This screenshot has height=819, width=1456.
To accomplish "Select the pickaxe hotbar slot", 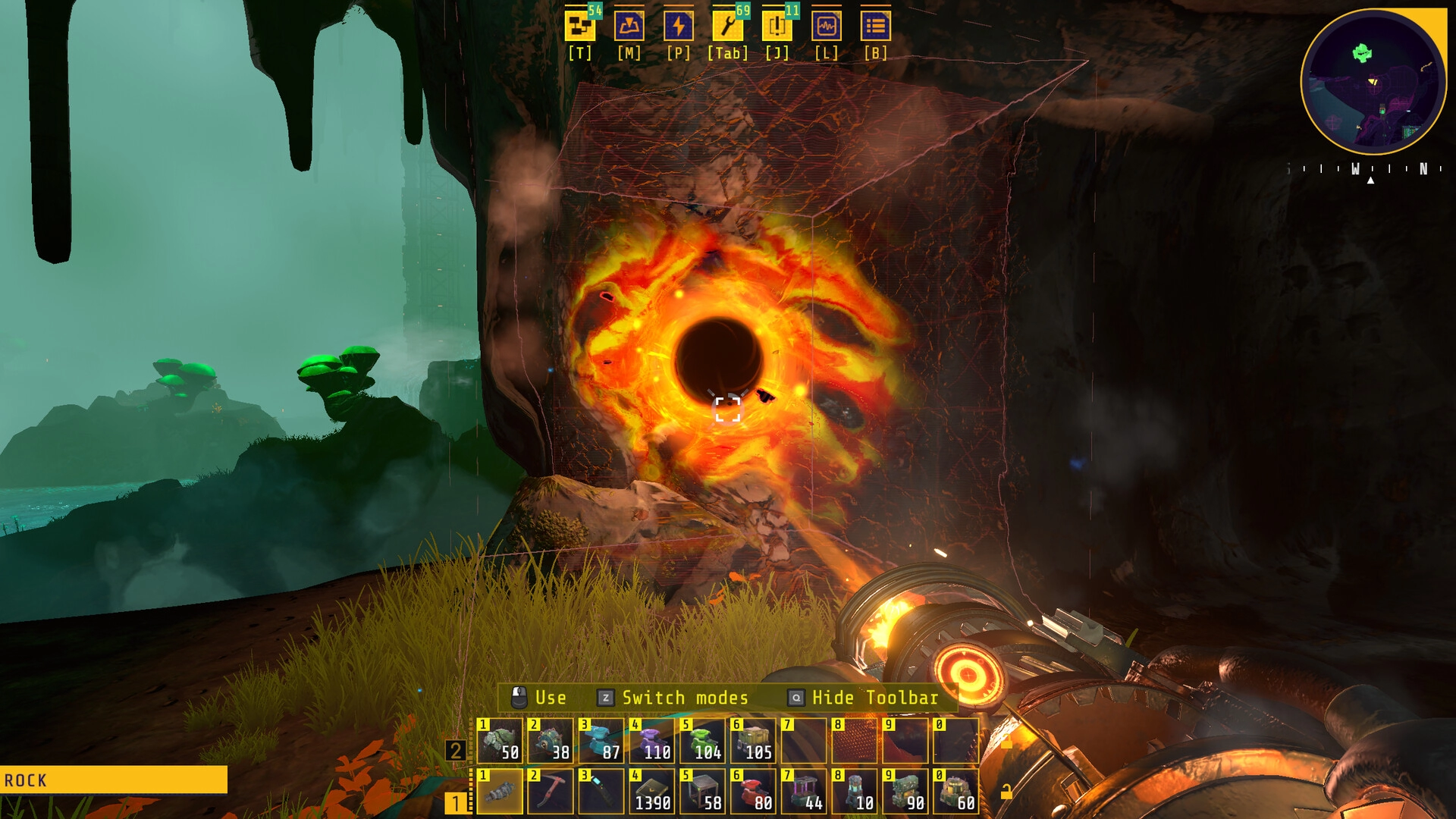I will tap(551, 791).
